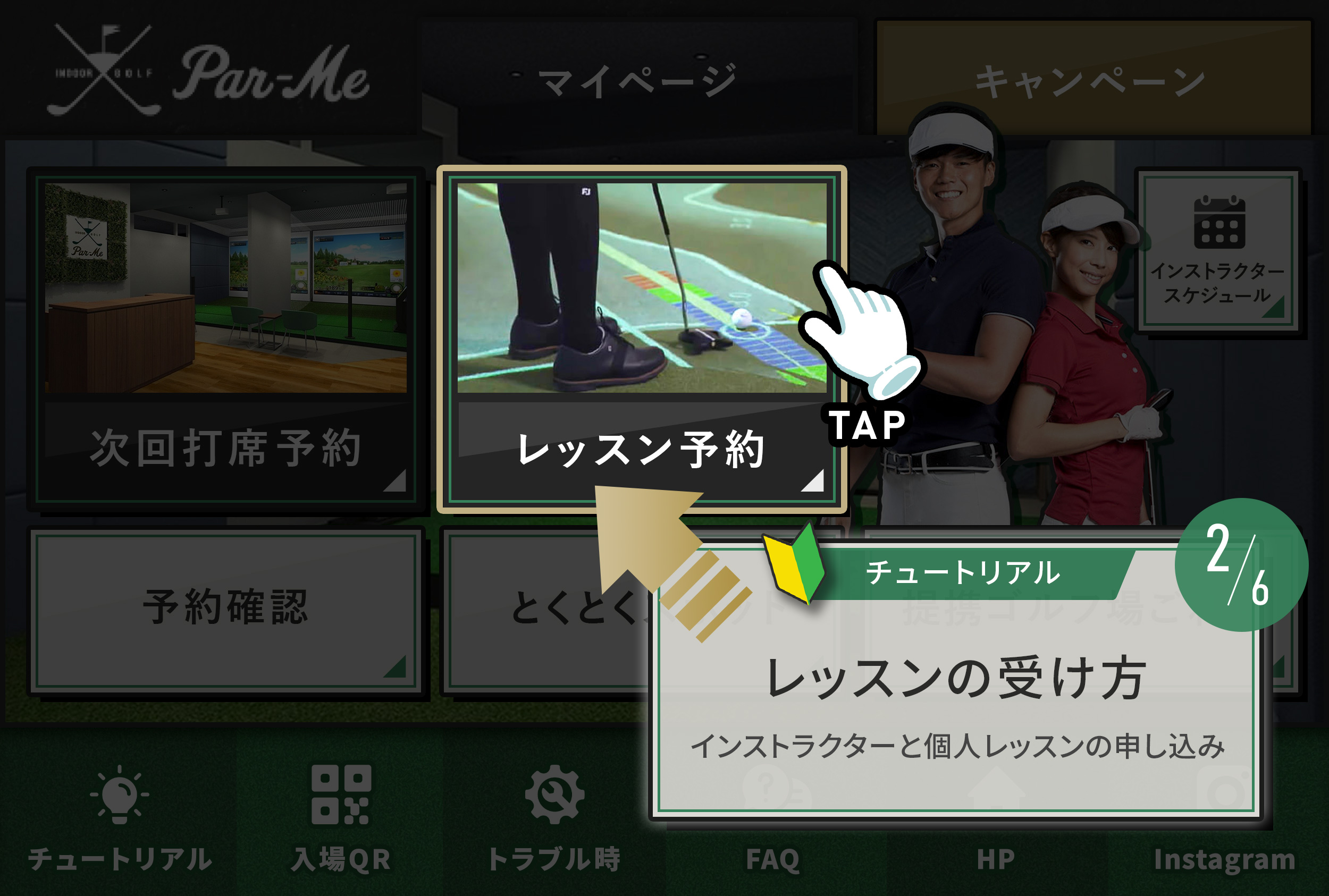
Task: Select the とくとく ticket button
Action: tap(549, 609)
